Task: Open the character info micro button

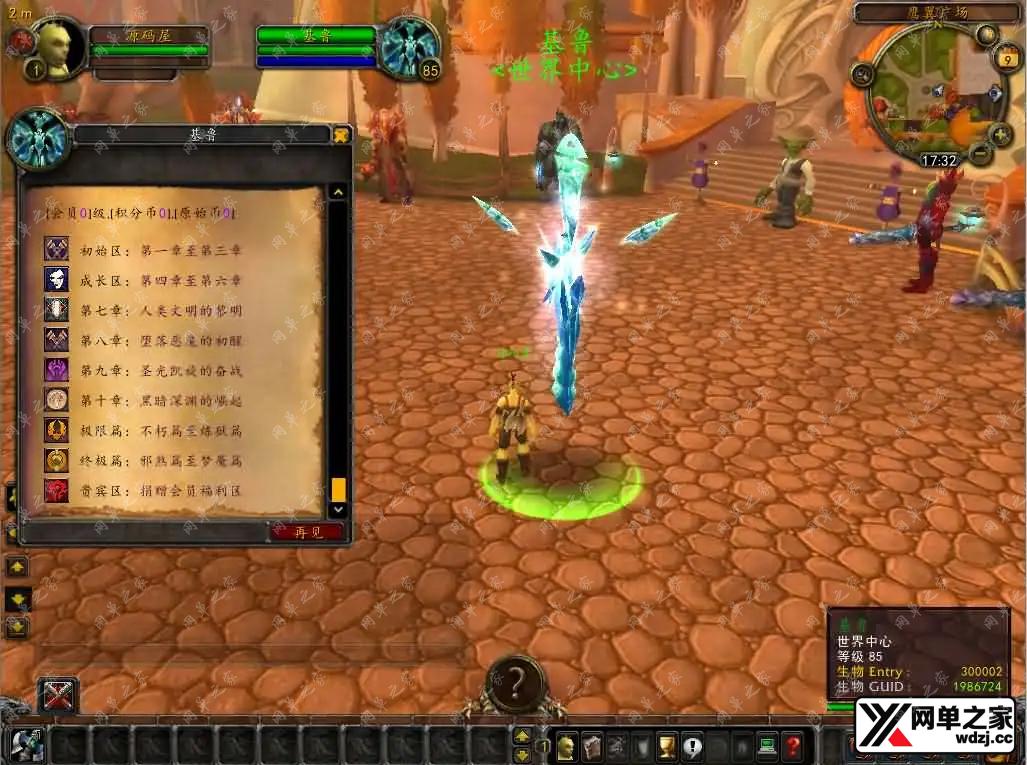Action: click(x=566, y=746)
